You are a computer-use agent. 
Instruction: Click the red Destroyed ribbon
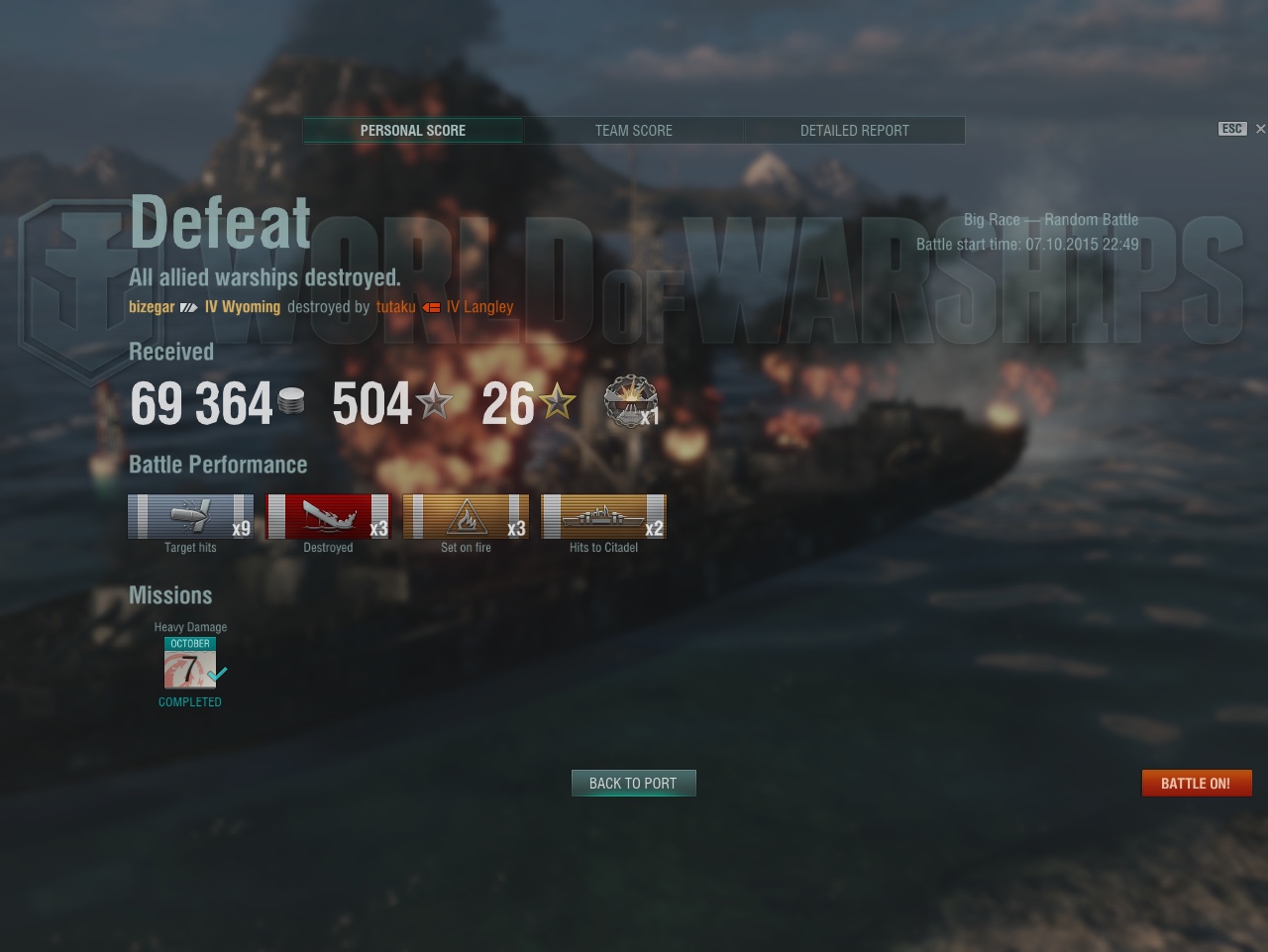click(328, 517)
